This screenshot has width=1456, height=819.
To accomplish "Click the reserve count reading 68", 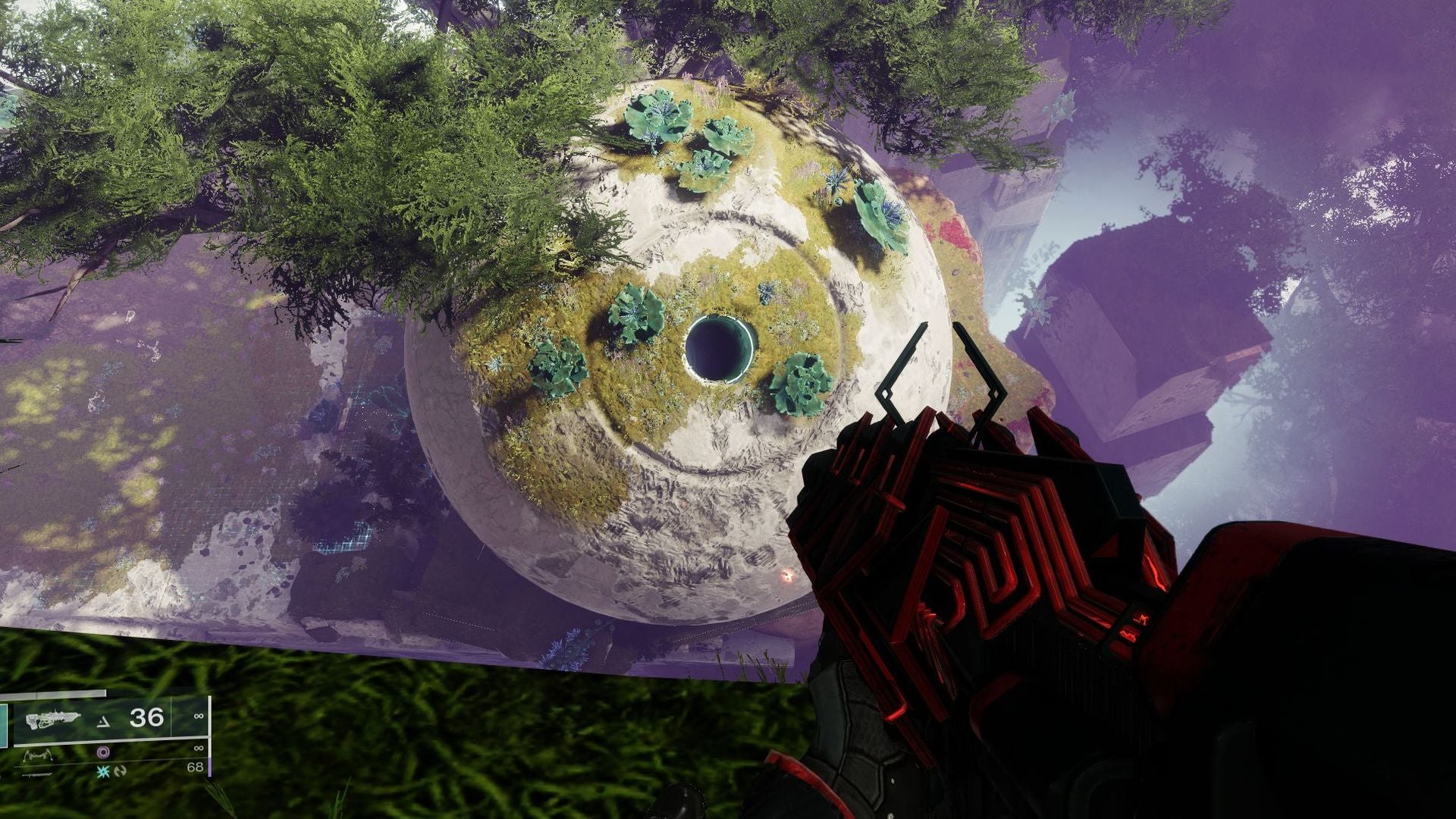I will point(196,767).
